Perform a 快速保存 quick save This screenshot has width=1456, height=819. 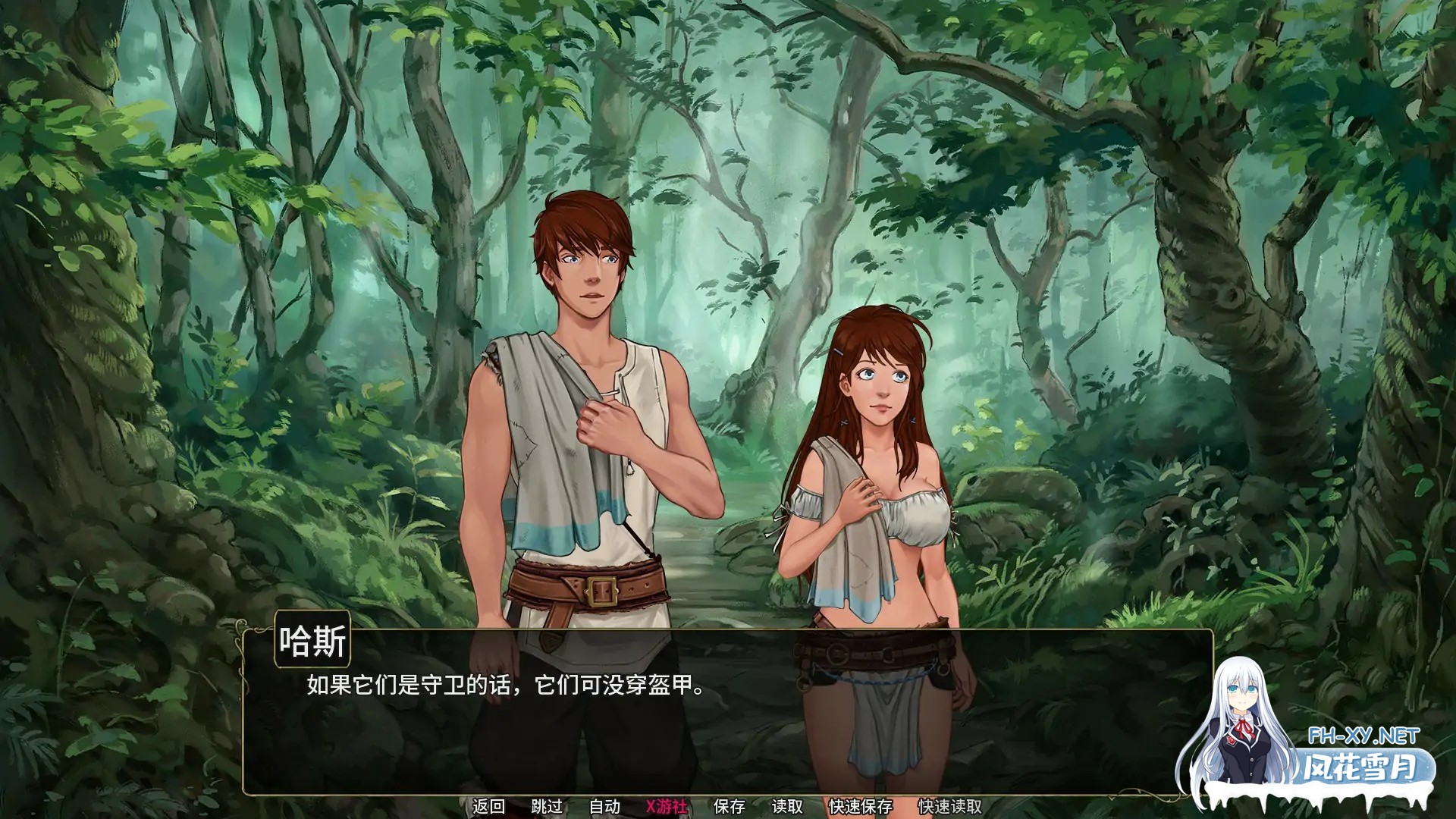point(860,808)
